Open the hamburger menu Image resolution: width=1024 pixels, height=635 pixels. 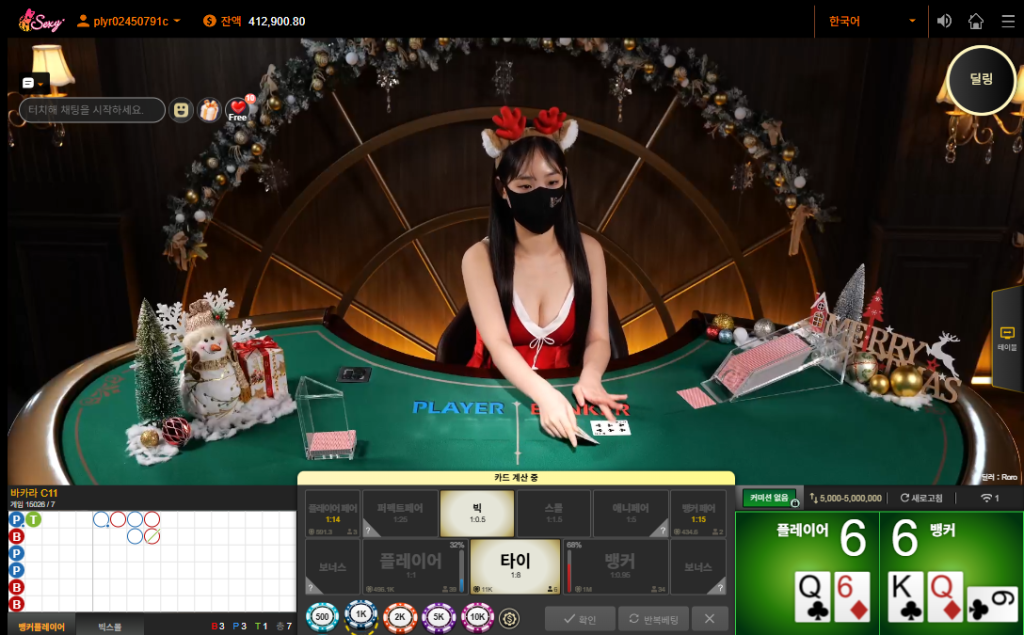click(x=1005, y=20)
